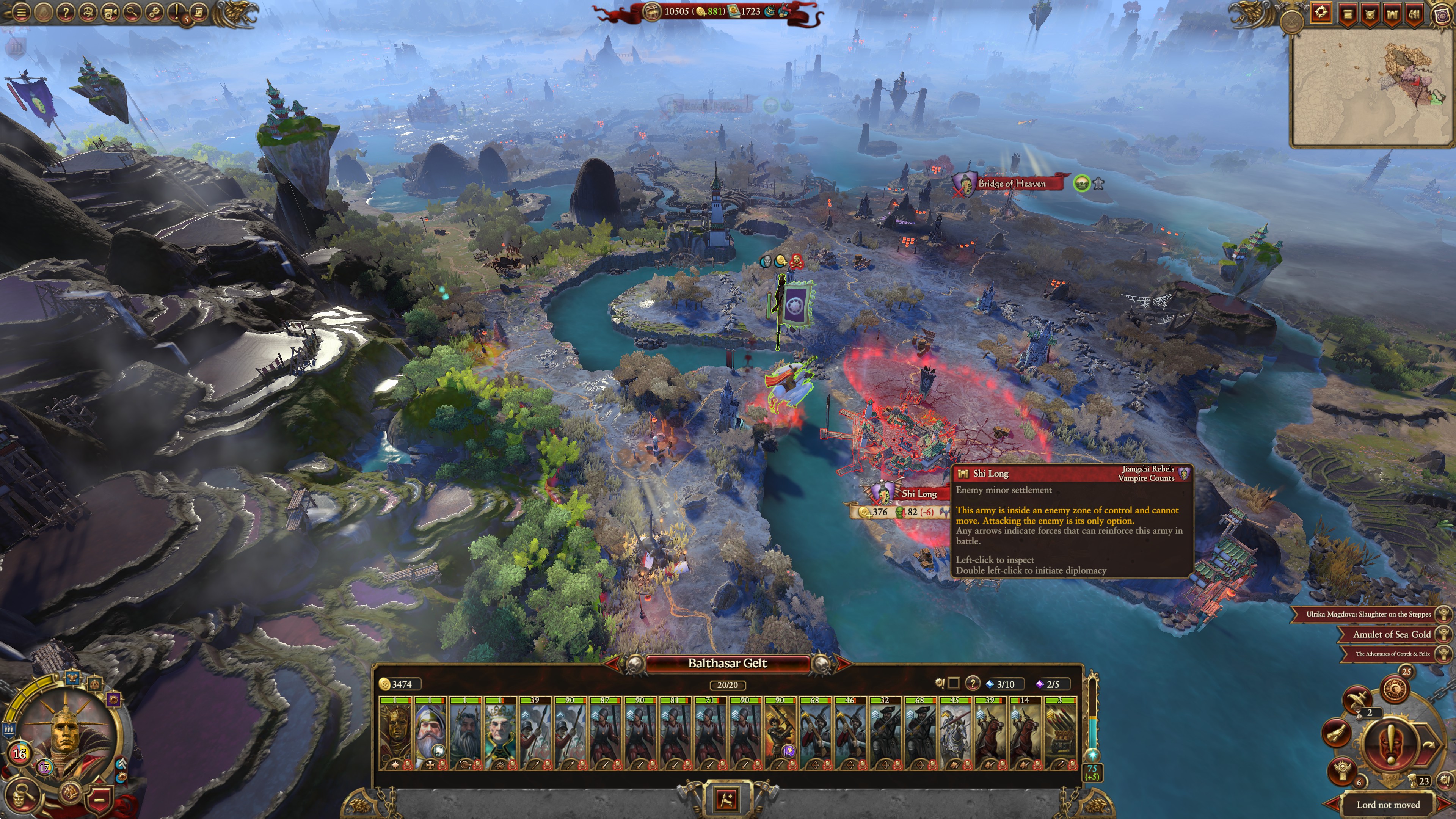Viewport: 1456px width, 819px height.
Task: Click the Balthasar Gelt army name banner
Action: coord(726,664)
